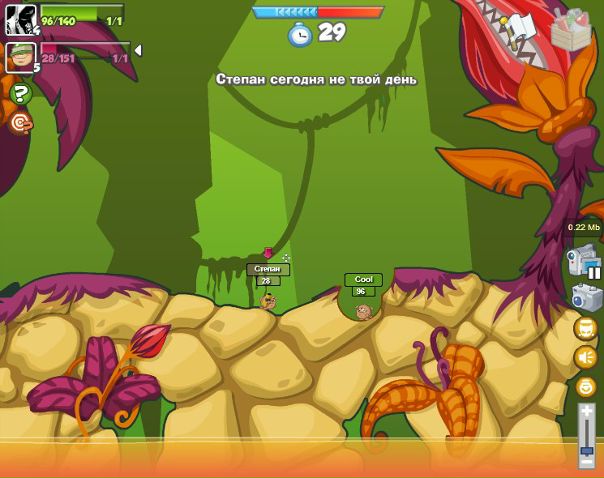Click the orange target question icon
Viewport: 604px width, 478px height.
(20, 123)
